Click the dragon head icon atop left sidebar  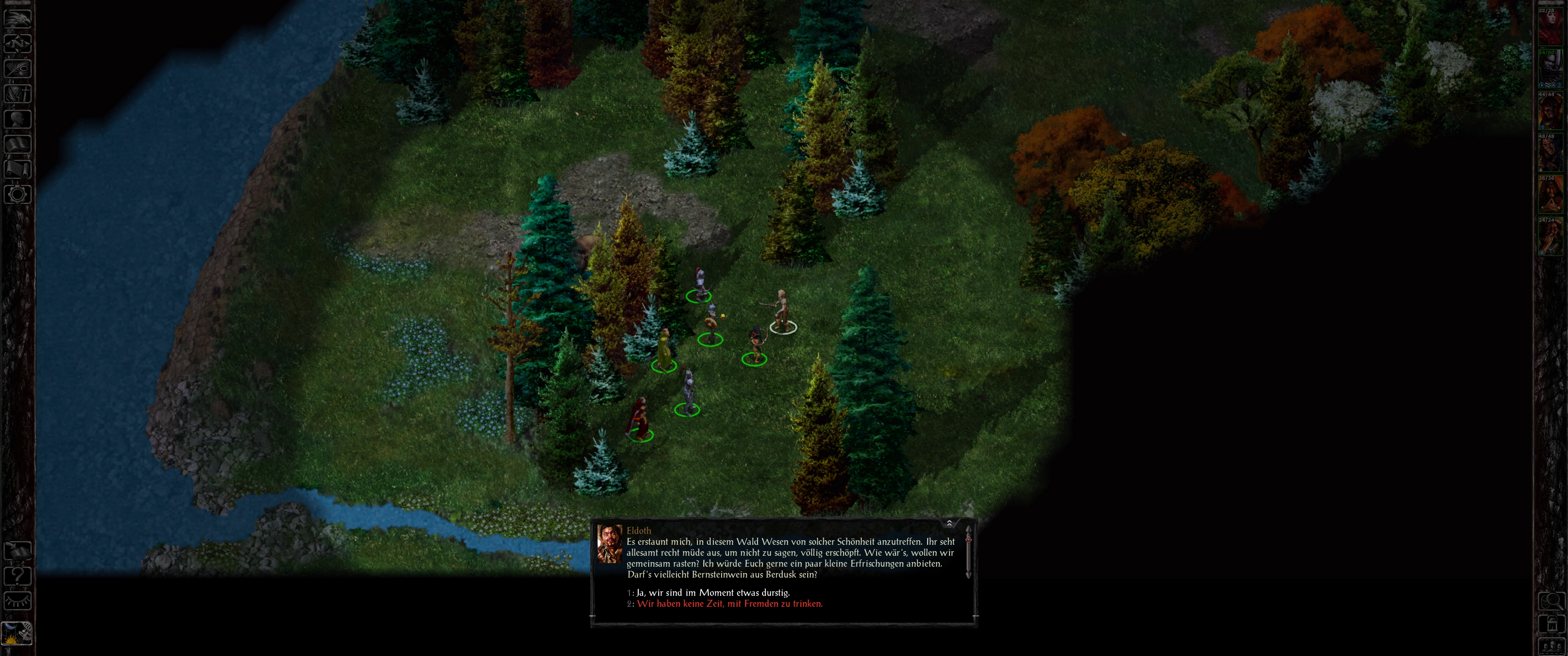[x=18, y=18]
